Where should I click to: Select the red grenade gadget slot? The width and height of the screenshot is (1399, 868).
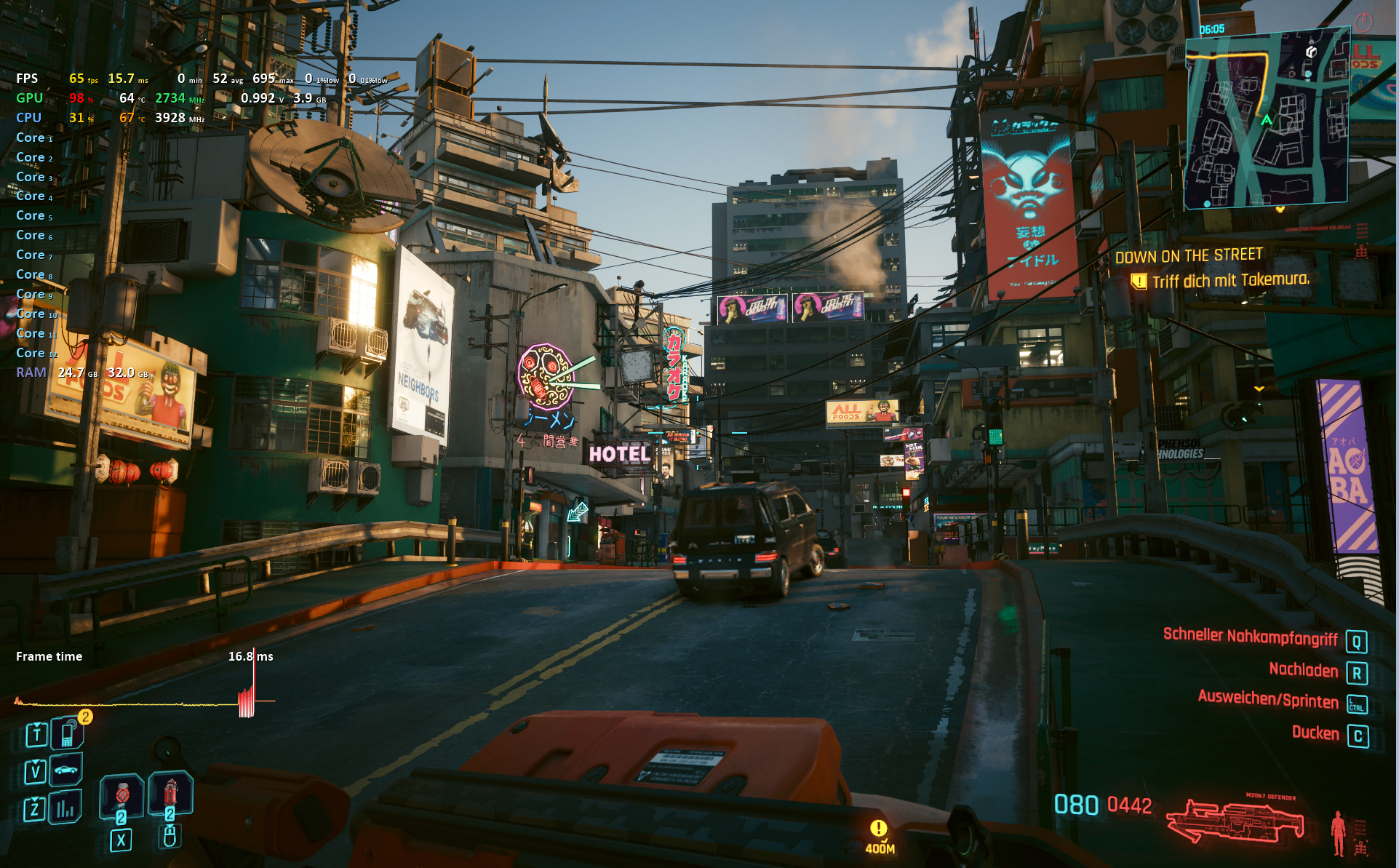pos(170,792)
